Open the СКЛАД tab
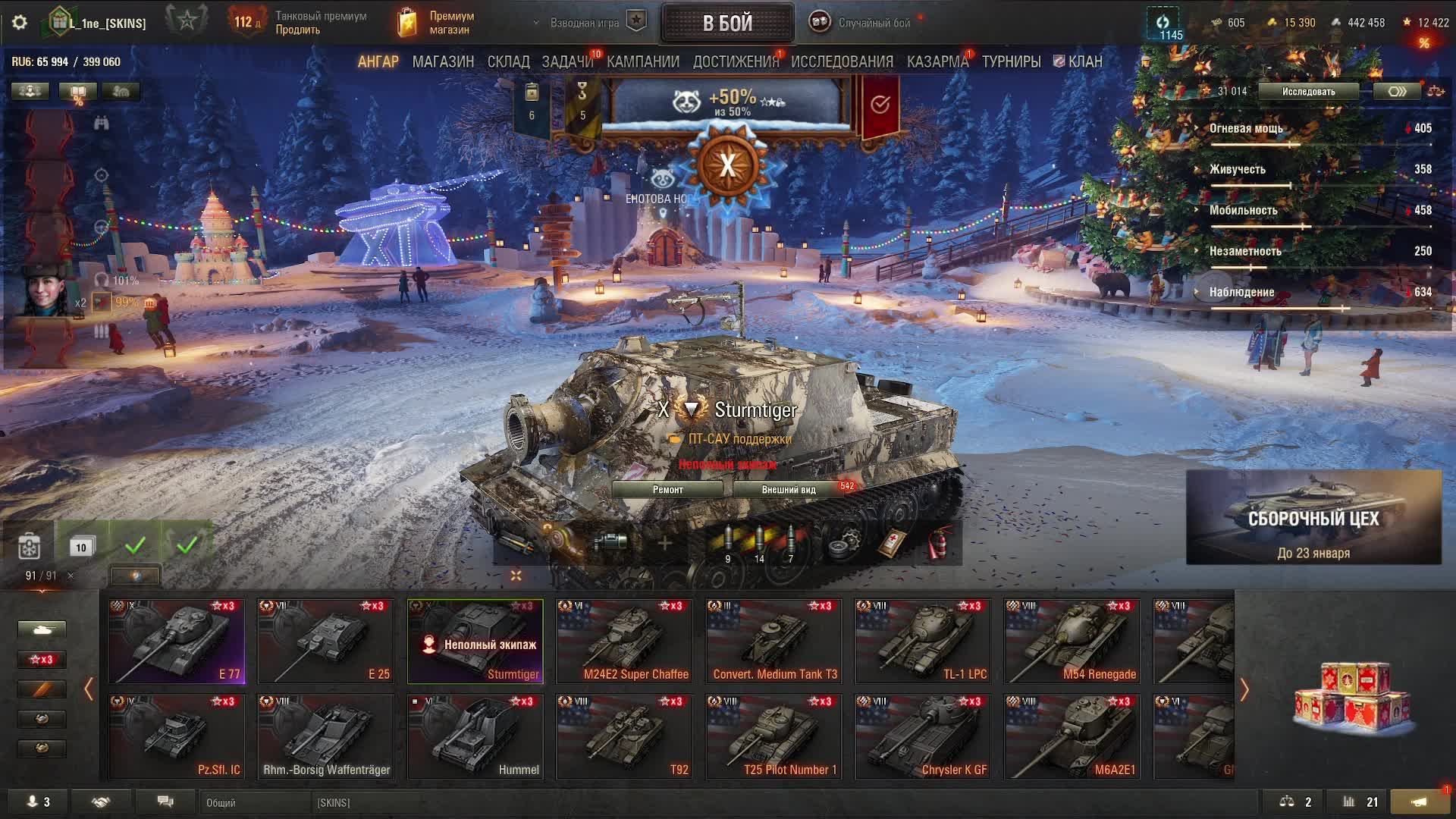Image resolution: width=1456 pixels, height=819 pixels. click(x=508, y=61)
